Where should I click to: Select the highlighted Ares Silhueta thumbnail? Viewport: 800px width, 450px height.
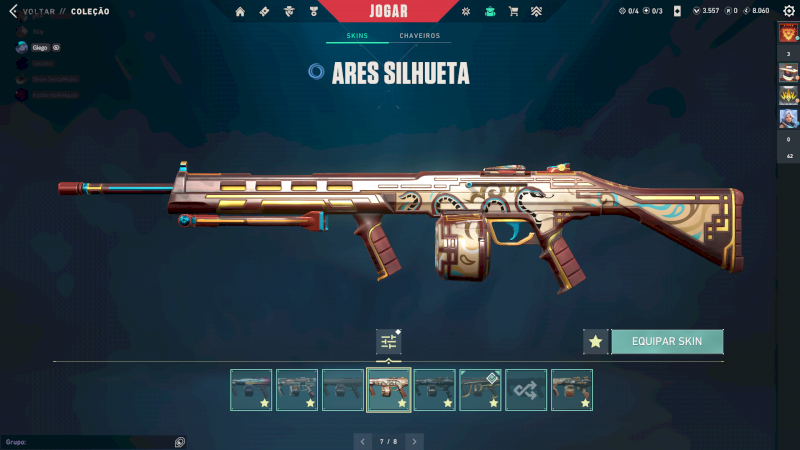tap(388, 390)
